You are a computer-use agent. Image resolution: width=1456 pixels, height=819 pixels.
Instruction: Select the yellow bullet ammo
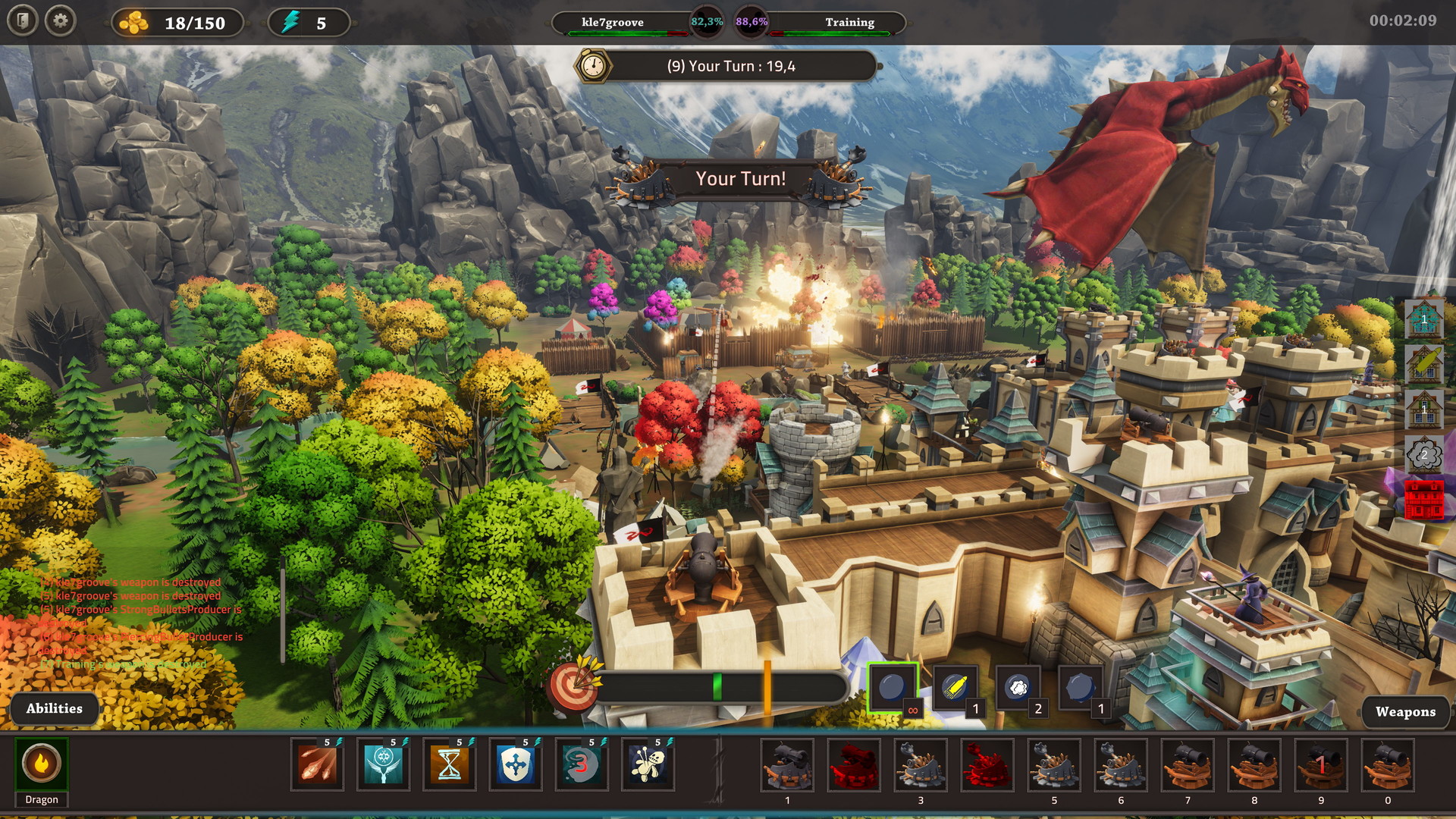pyautogui.click(x=955, y=688)
